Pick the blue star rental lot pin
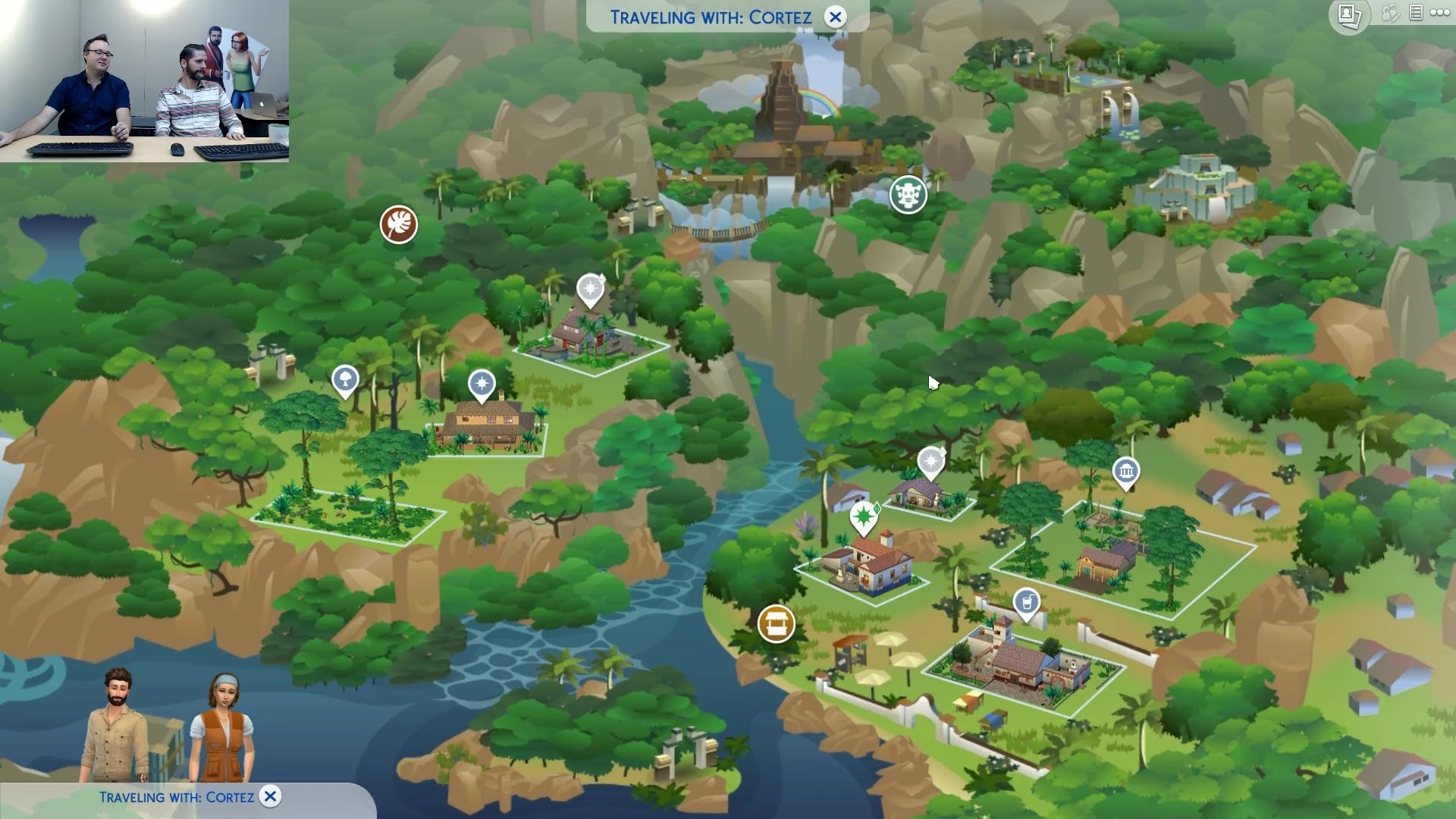 482,384
